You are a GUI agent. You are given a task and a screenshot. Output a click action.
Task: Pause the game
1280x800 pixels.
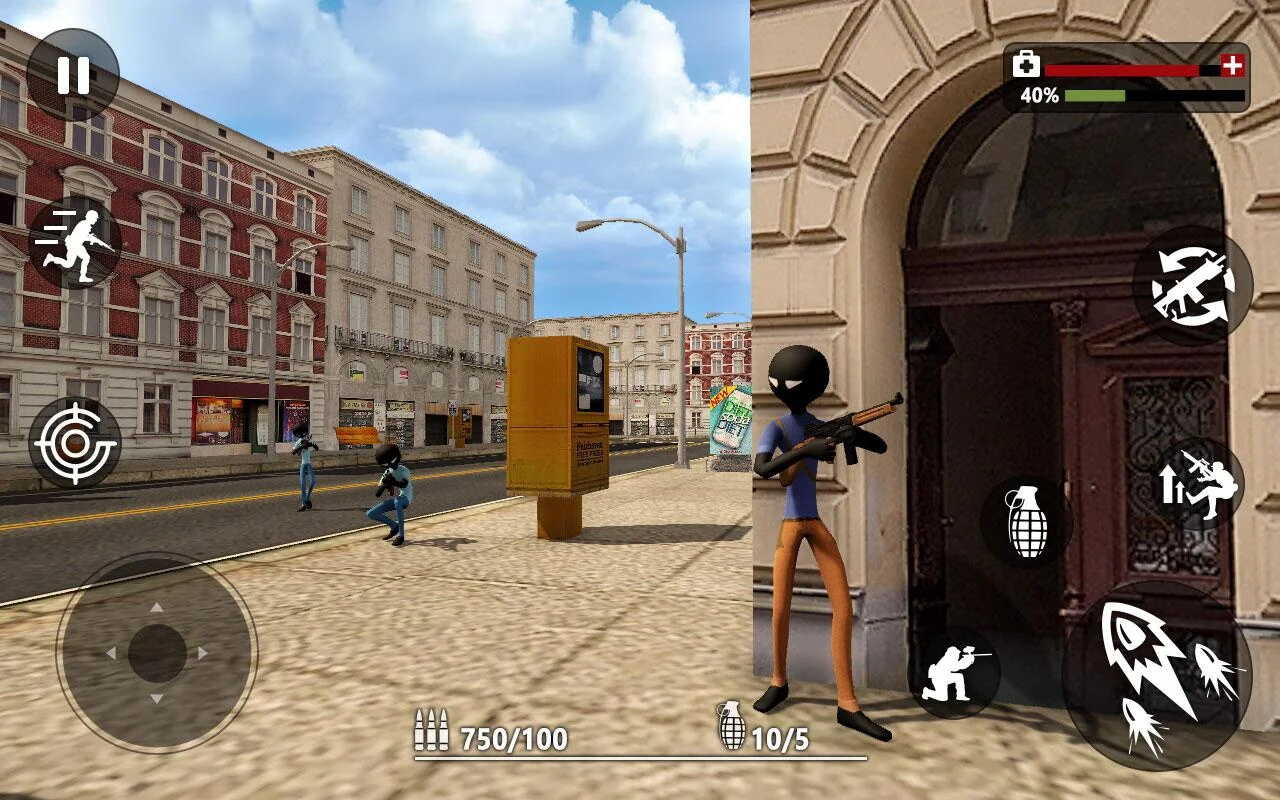pos(73,75)
